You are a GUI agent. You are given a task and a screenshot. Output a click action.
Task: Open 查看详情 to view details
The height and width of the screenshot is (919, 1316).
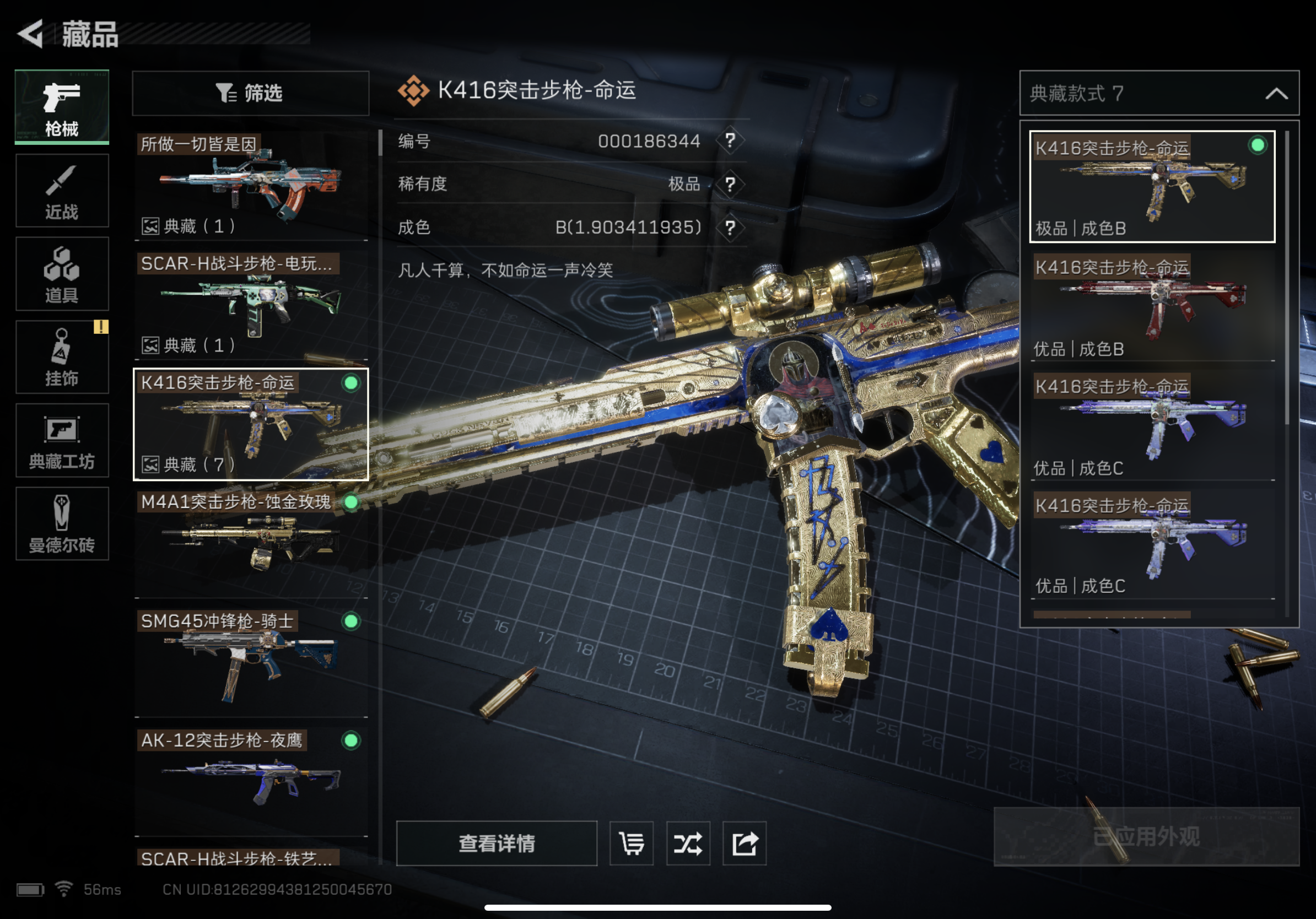pyautogui.click(x=497, y=844)
